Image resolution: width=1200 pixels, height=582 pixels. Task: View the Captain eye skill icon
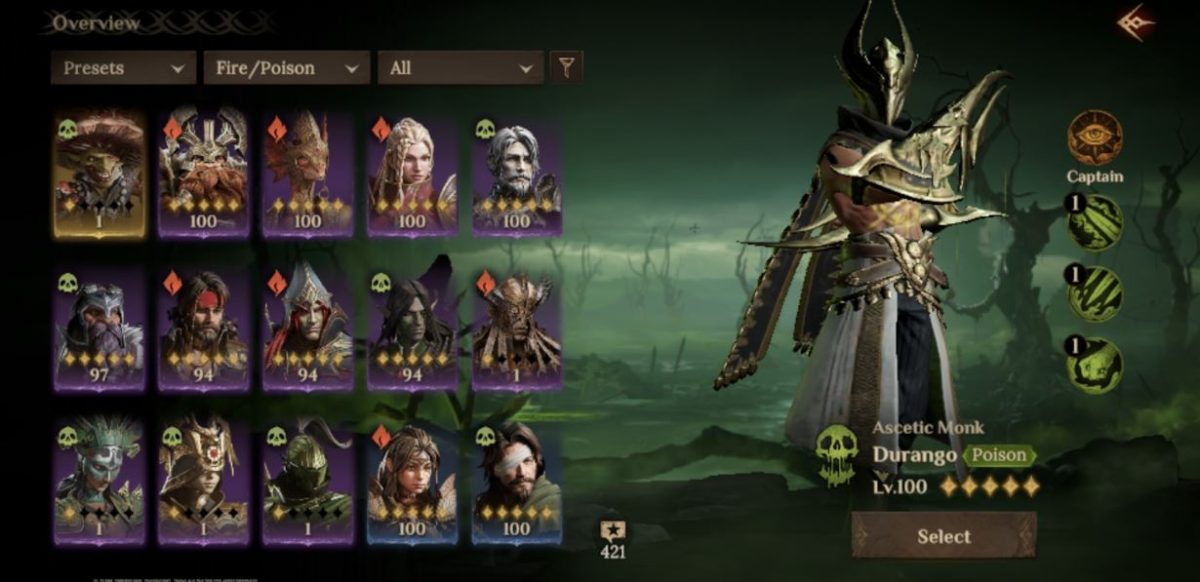tap(1095, 137)
